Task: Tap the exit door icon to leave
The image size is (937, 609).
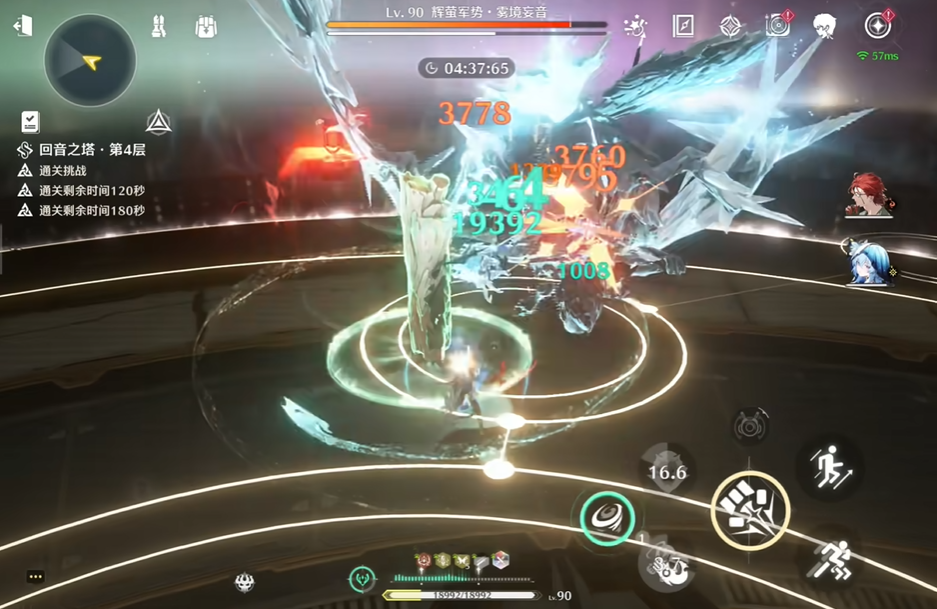Action: click(x=22, y=25)
